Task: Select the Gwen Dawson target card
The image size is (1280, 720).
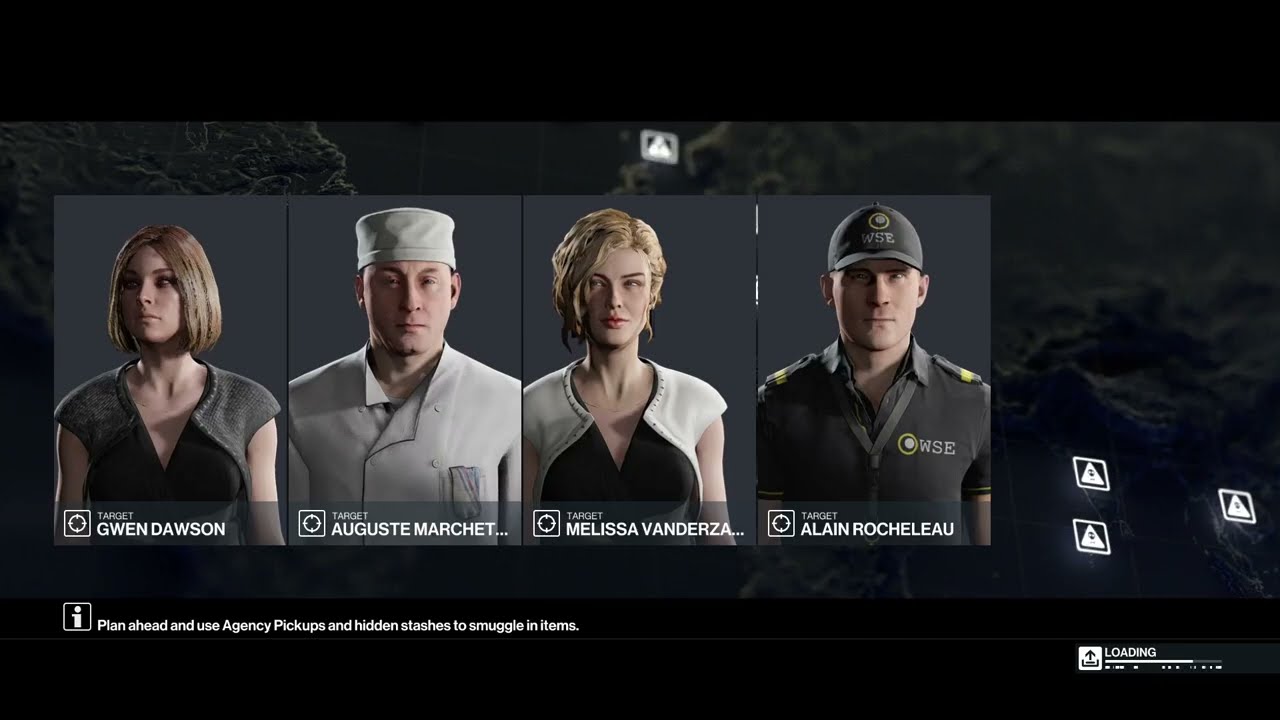Action: 170,370
